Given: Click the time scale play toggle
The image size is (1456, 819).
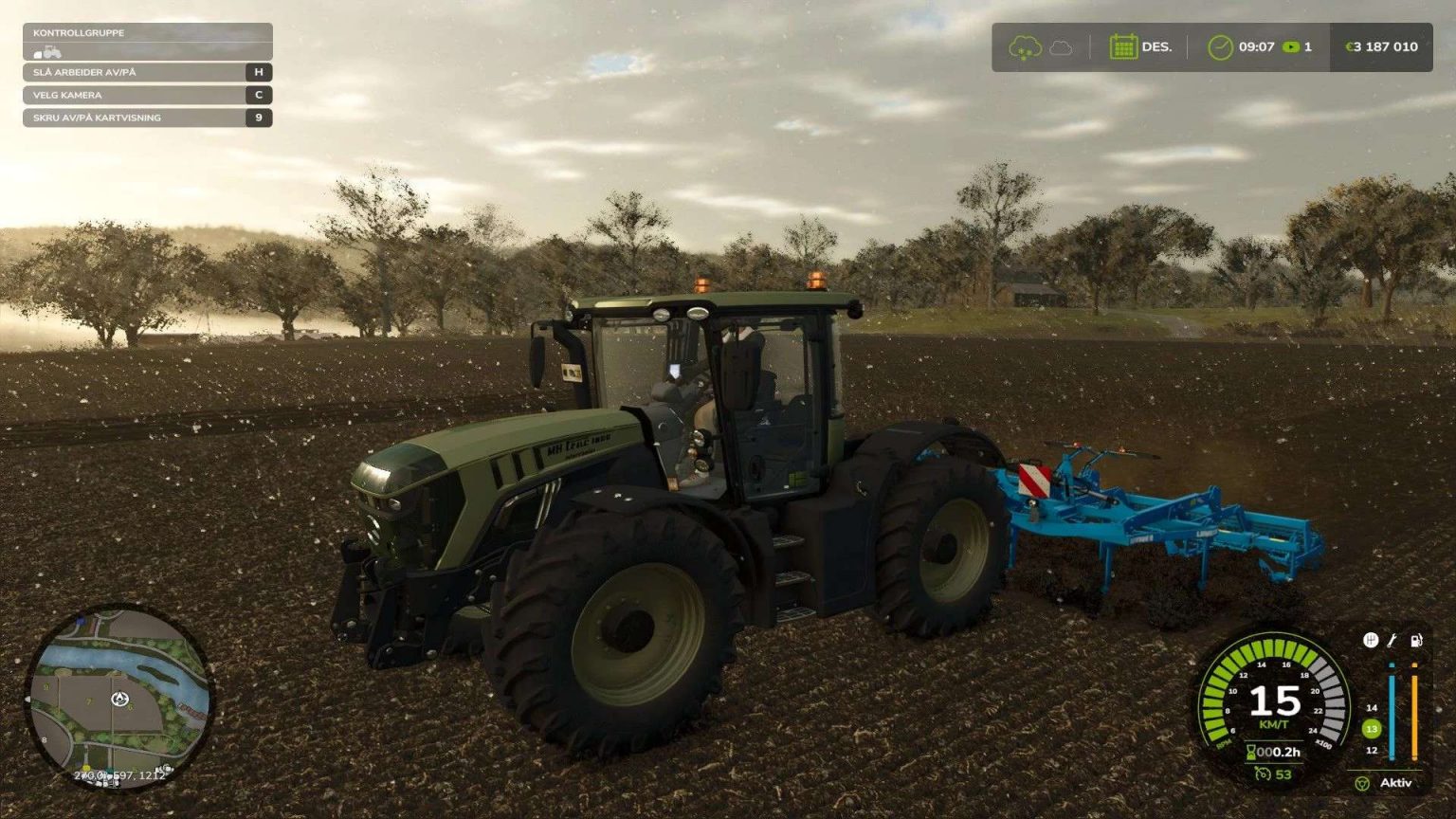Looking at the screenshot, I should (1292, 45).
